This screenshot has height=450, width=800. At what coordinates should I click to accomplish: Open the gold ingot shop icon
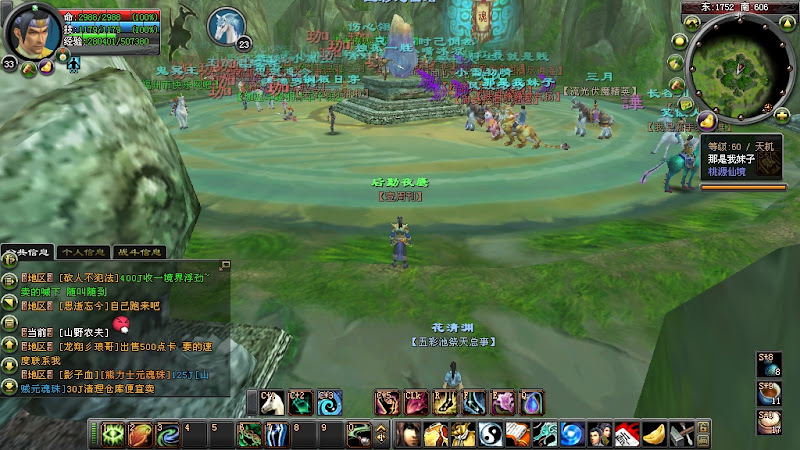(653, 435)
